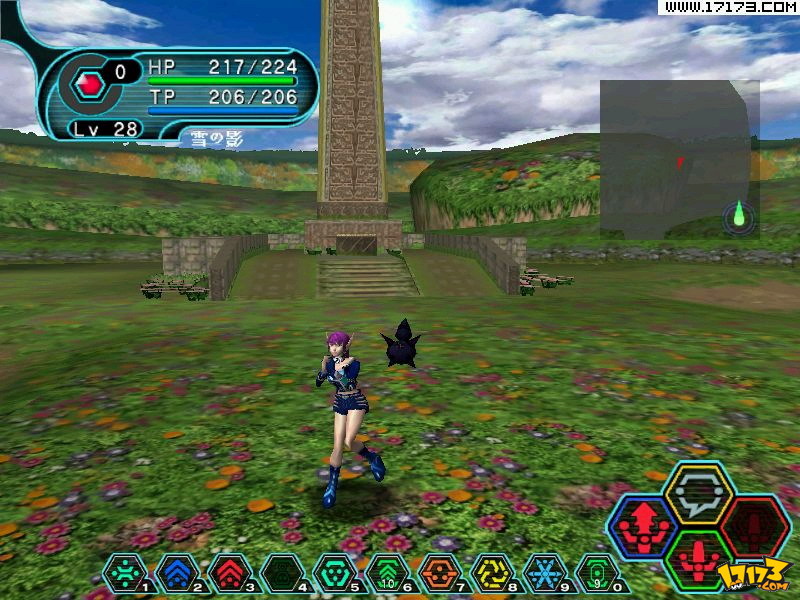Use the green arrow item in slot 6
The image size is (800, 600).
point(387,573)
